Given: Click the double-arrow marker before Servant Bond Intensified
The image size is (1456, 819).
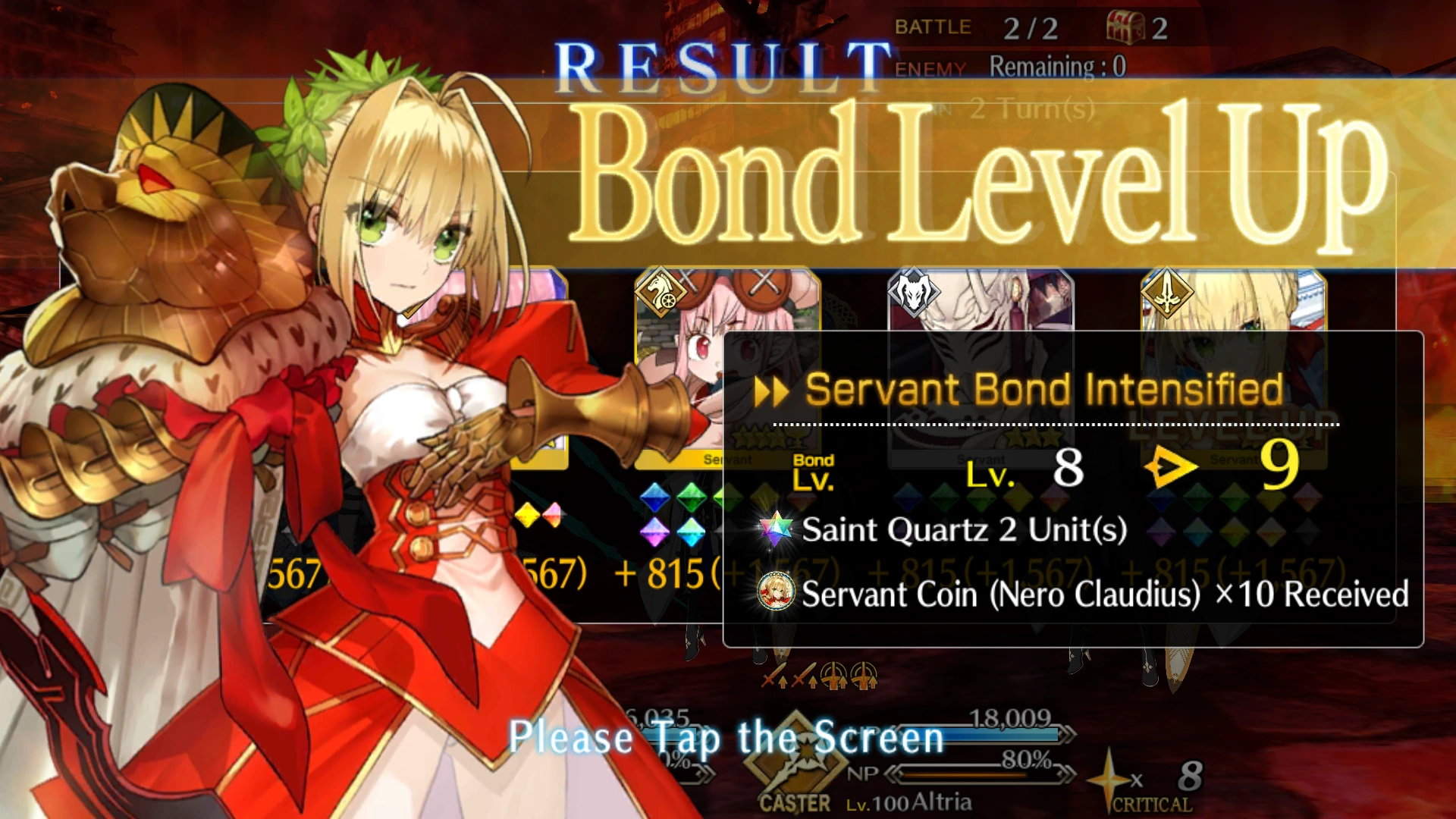Looking at the screenshot, I should coord(771,389).
